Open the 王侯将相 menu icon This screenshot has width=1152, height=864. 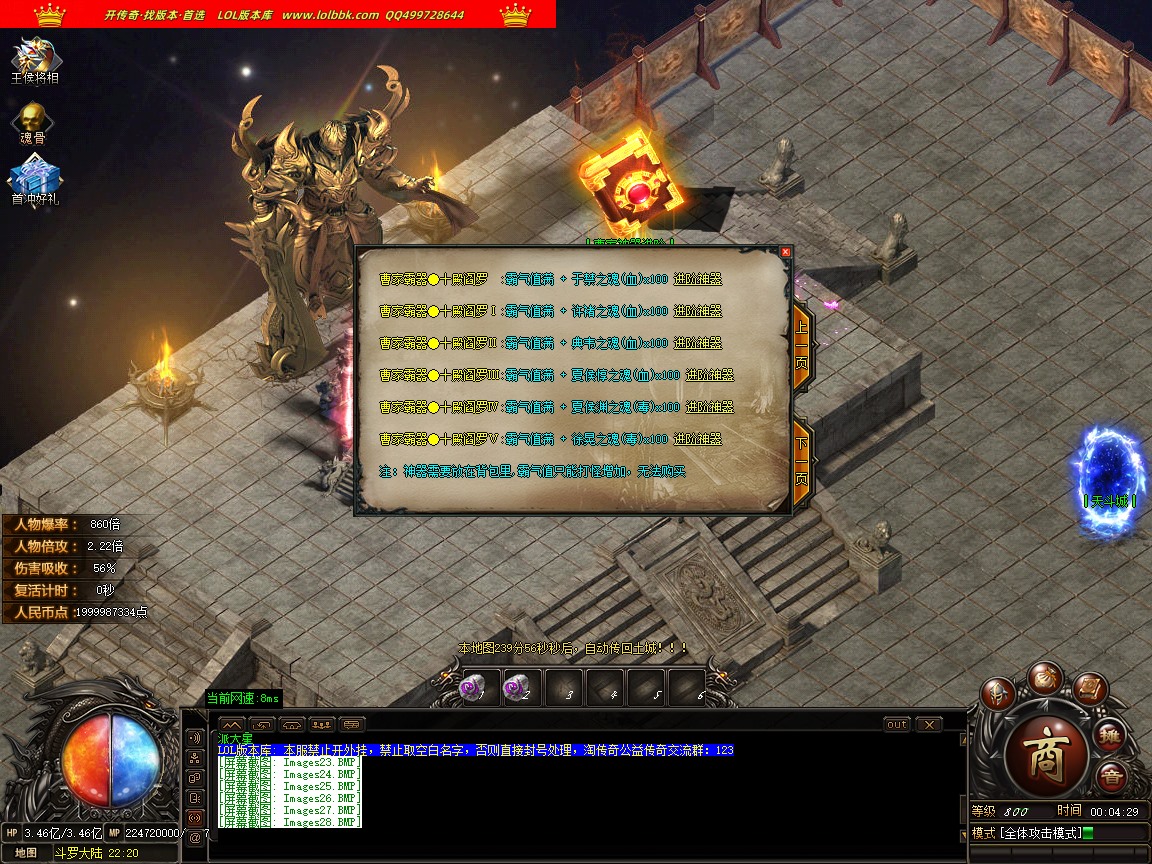click(x=35, y=60)
